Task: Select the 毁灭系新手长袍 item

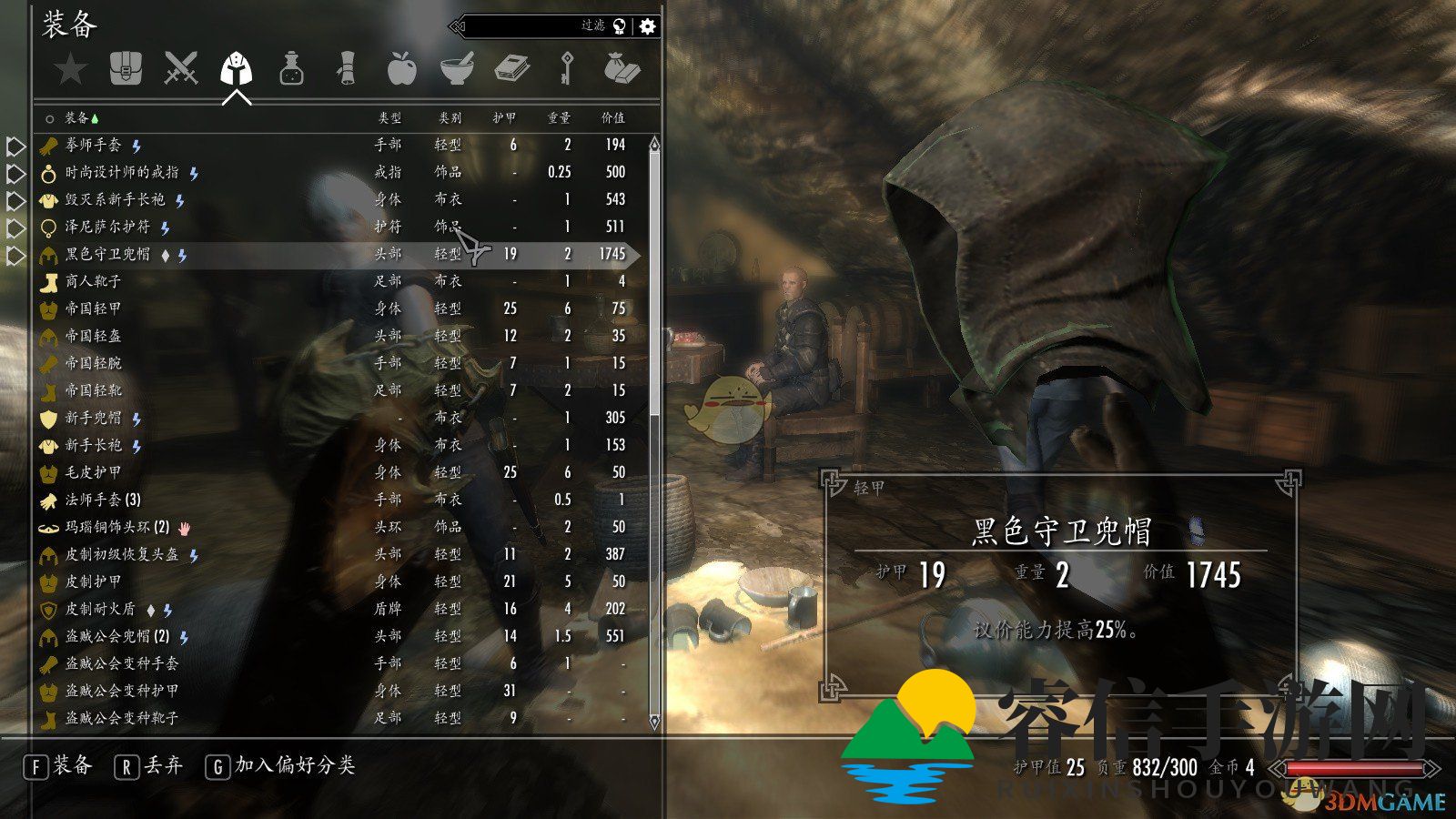Action: coord(115,199)
